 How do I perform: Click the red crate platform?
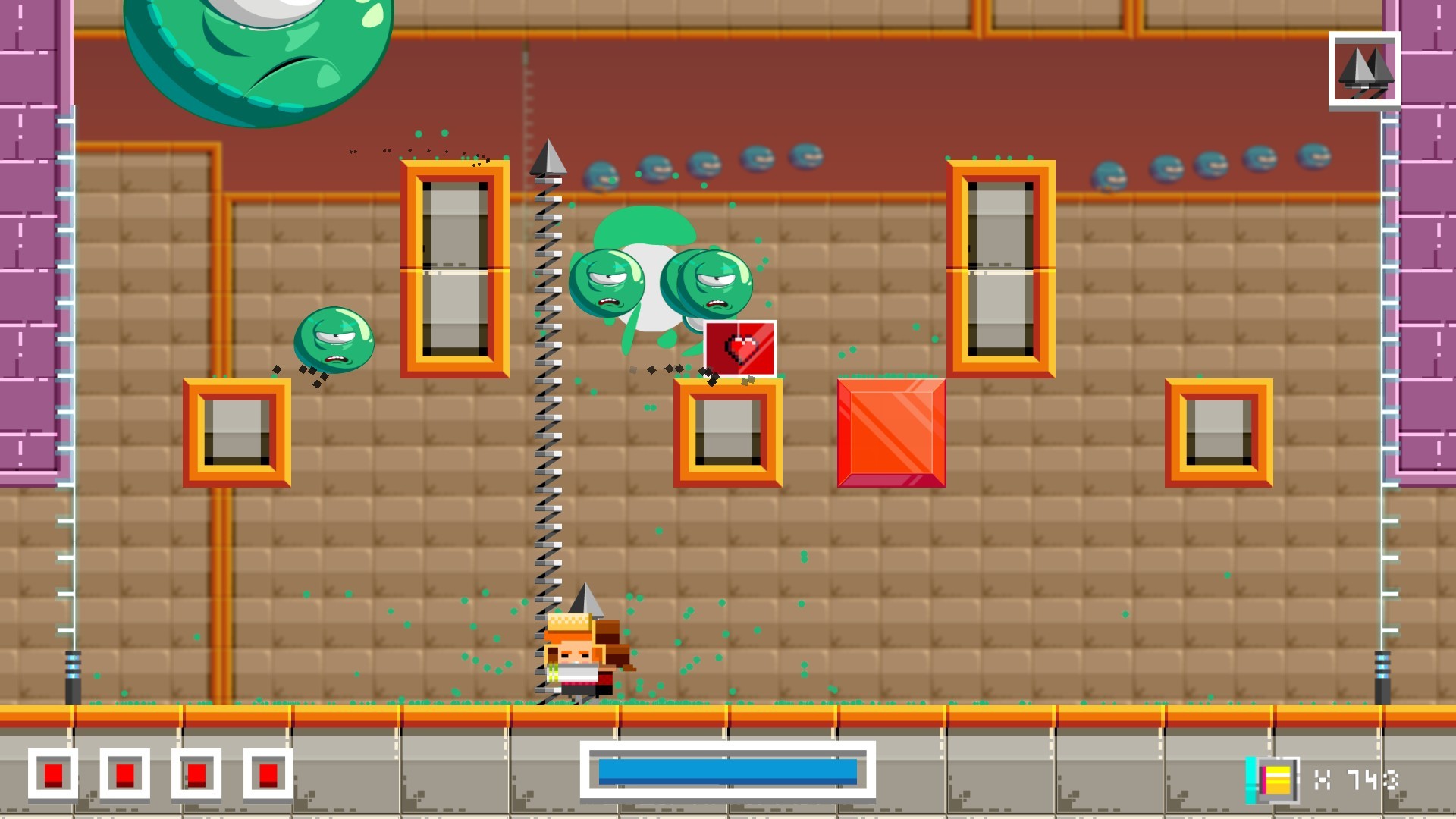click(891, 432)
